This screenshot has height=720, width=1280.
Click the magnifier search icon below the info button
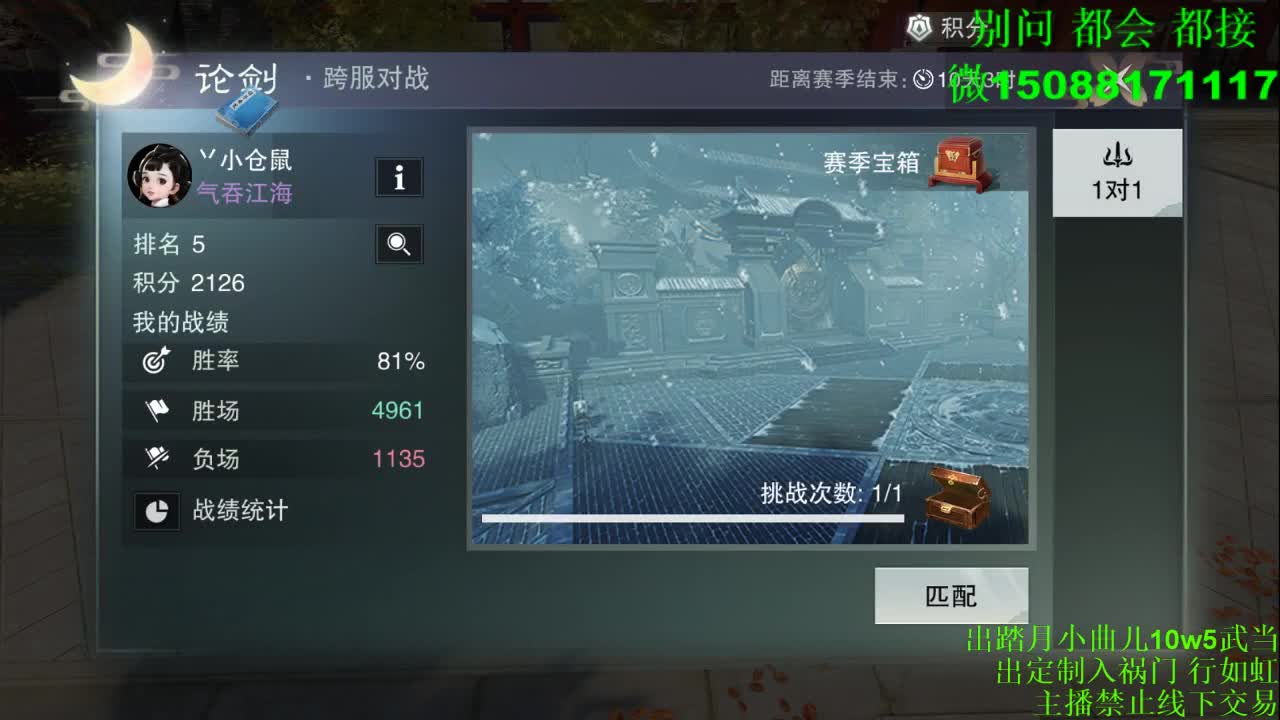(398, 244)
